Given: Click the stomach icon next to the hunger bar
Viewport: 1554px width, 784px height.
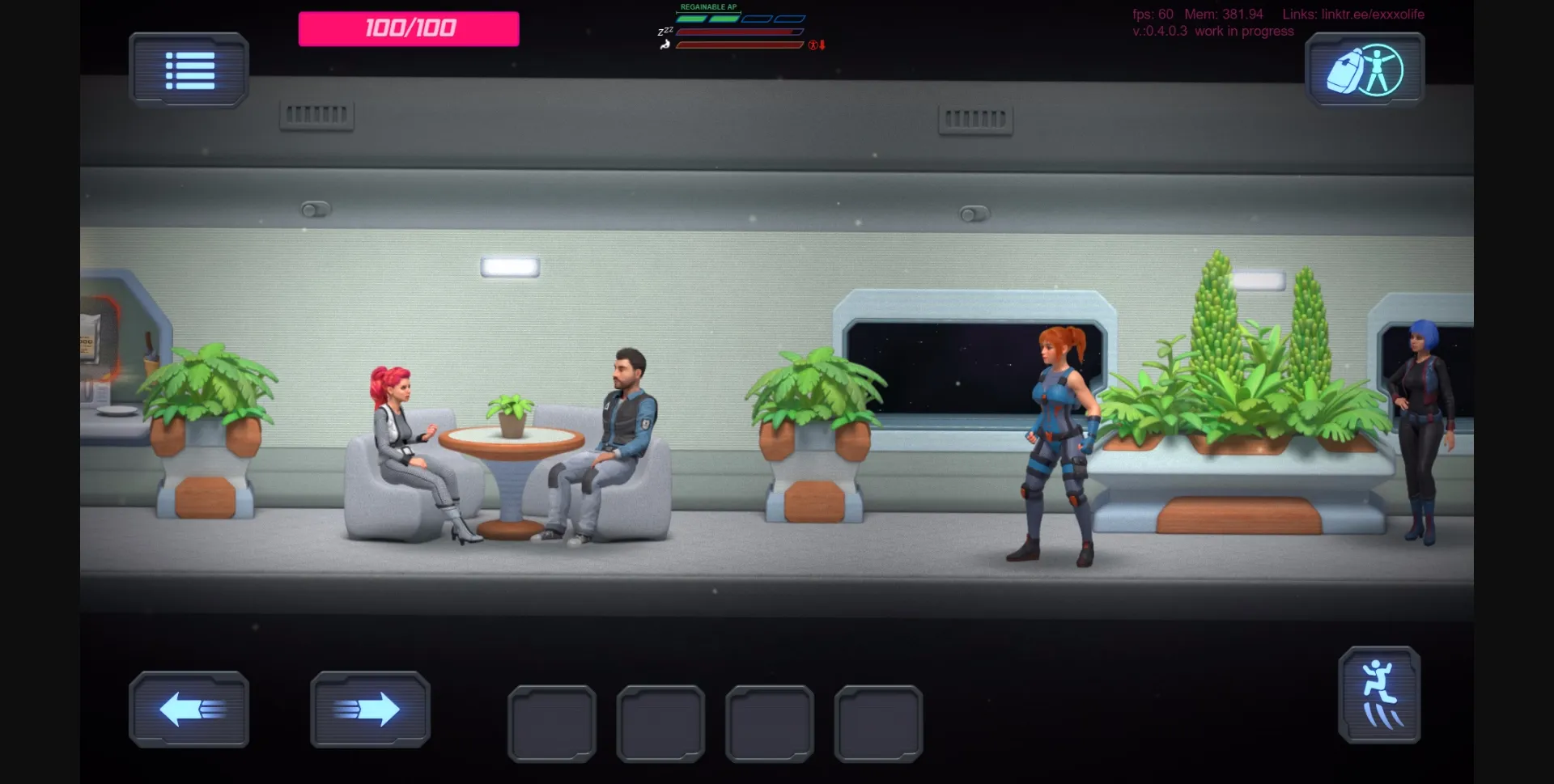Looking at the screenshot, I should 664,44.
